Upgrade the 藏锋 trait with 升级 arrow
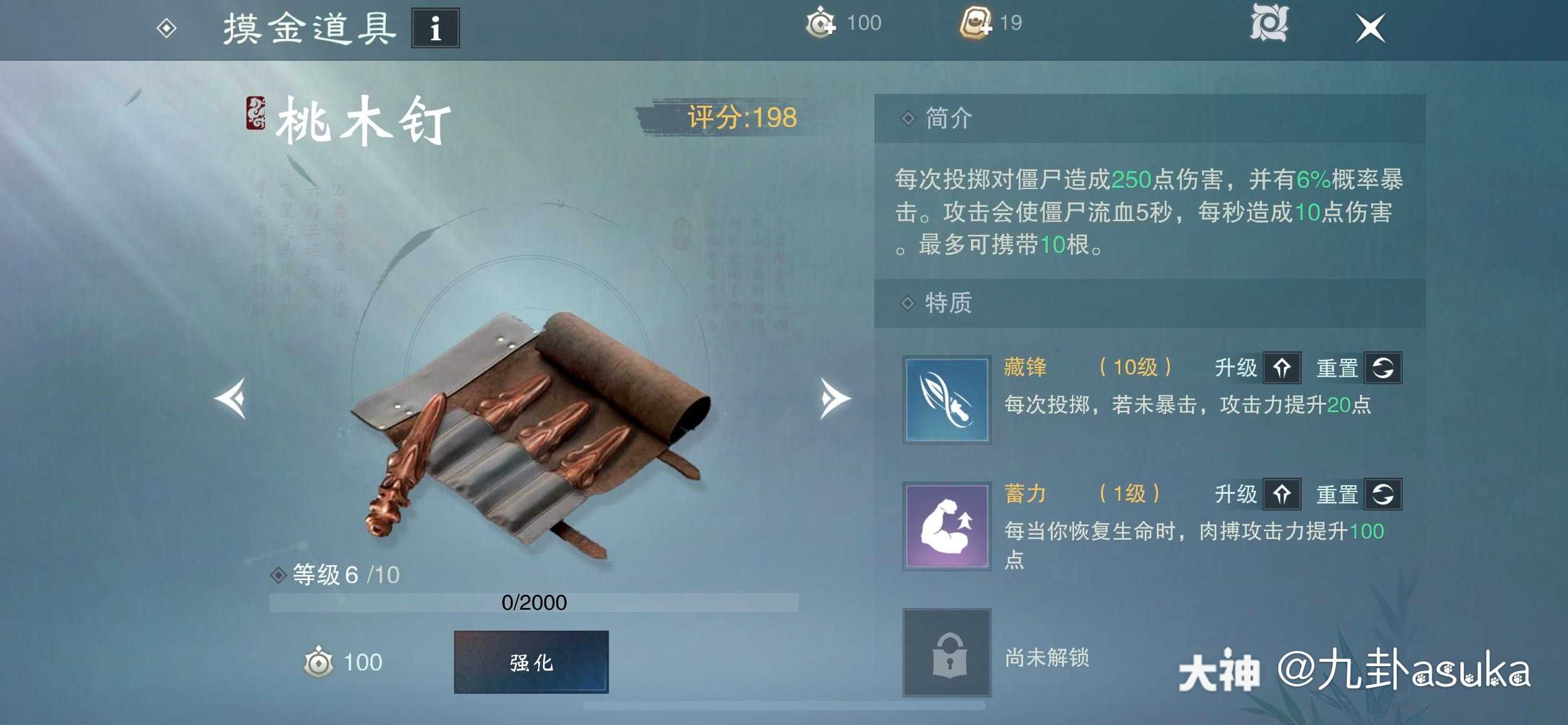 (1283, 367)
